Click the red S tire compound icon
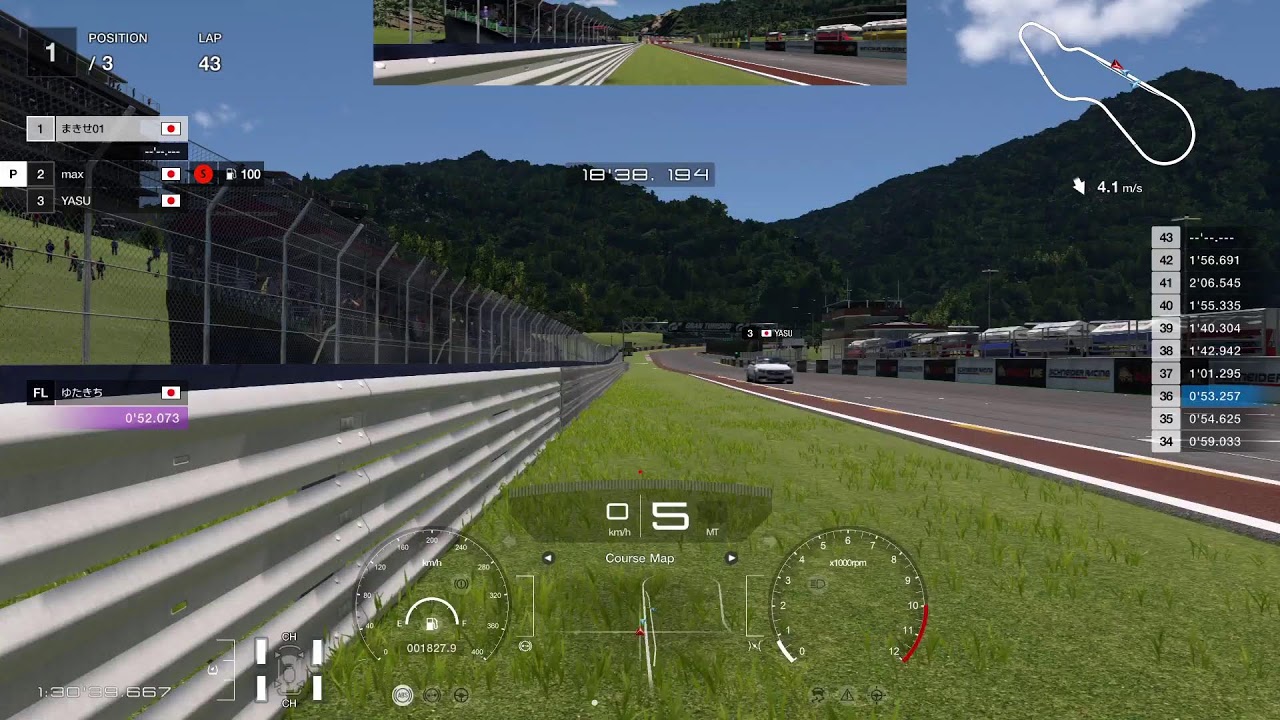This screenshot has height=720, width=1280. pos(203,174)
